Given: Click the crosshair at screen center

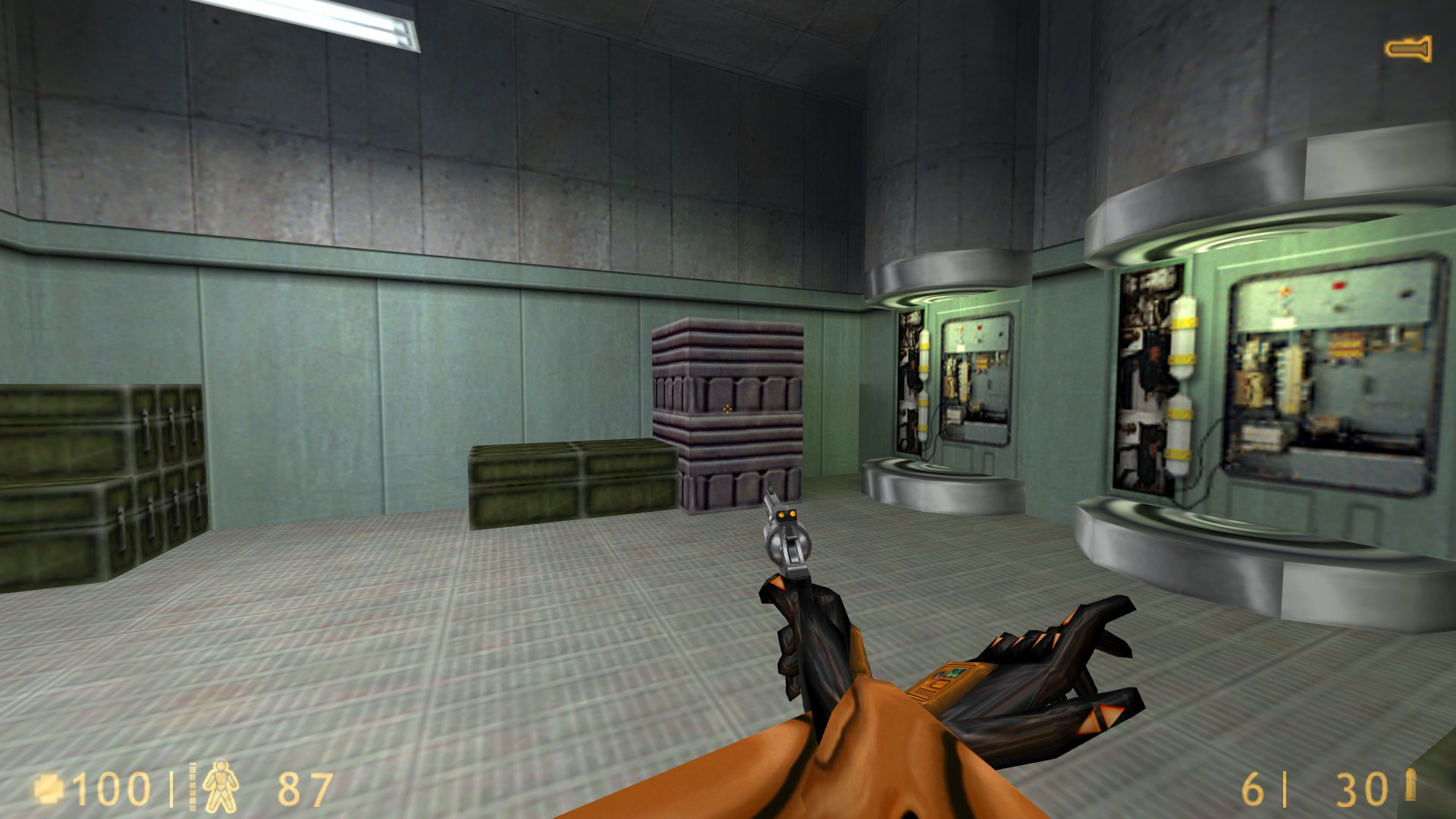Looking at the screenshot, I should pos(728,409).
